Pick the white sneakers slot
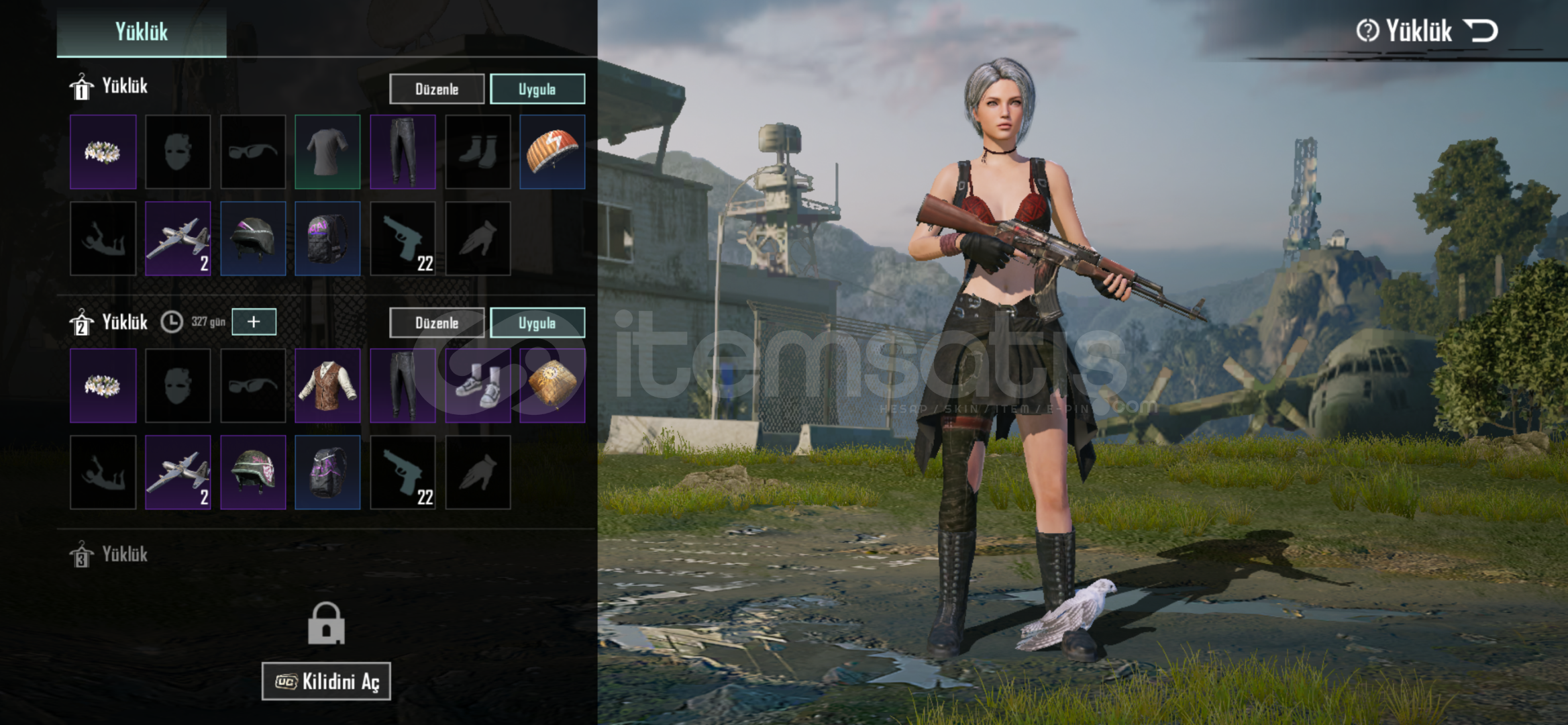Viewport: 1568px width, 725px height. click(x=478, y=385)
